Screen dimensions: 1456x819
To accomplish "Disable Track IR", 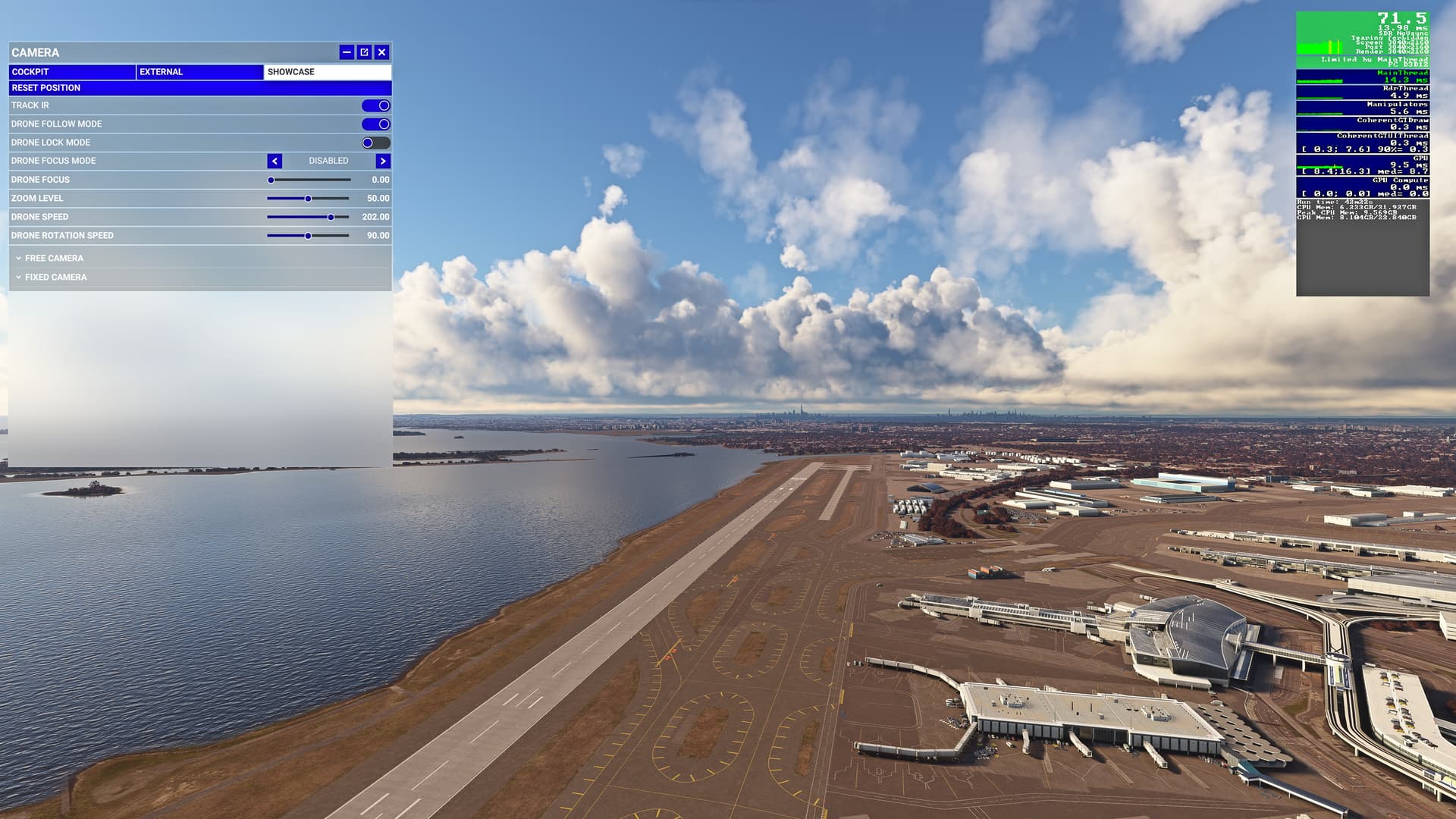I will 377,105.
